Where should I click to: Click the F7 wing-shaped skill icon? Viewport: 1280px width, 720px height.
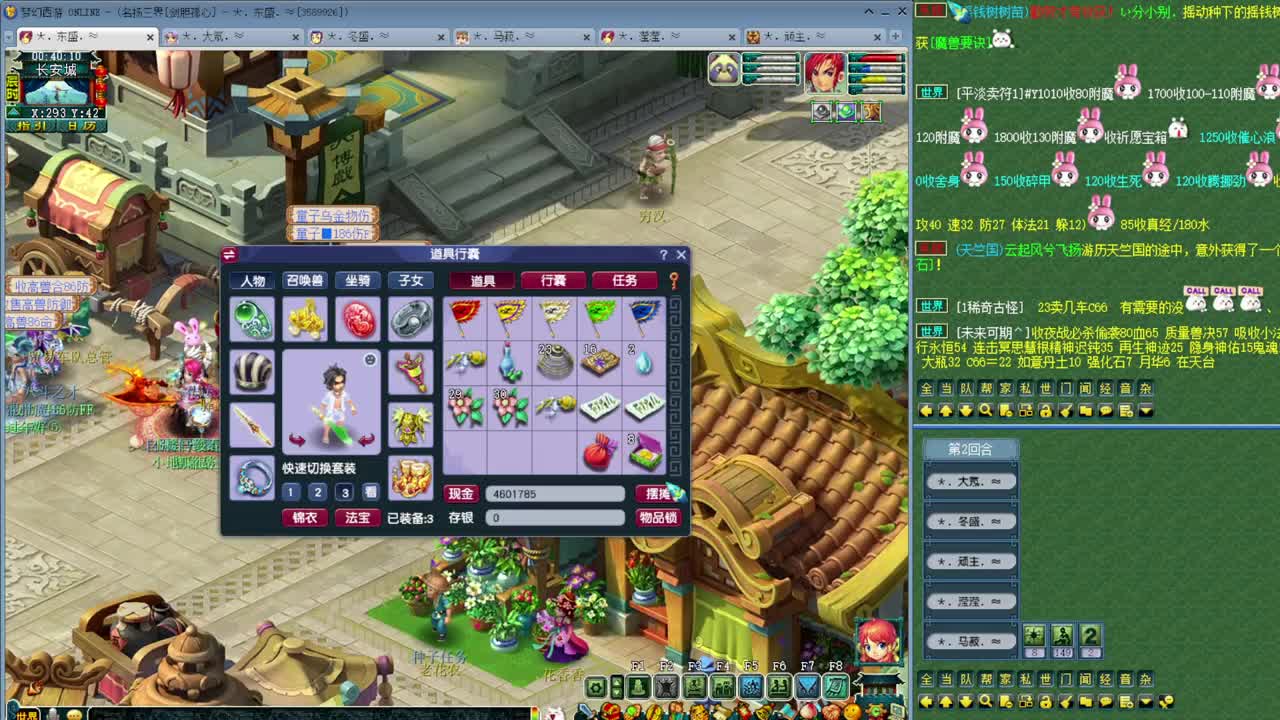click(809, 685)
